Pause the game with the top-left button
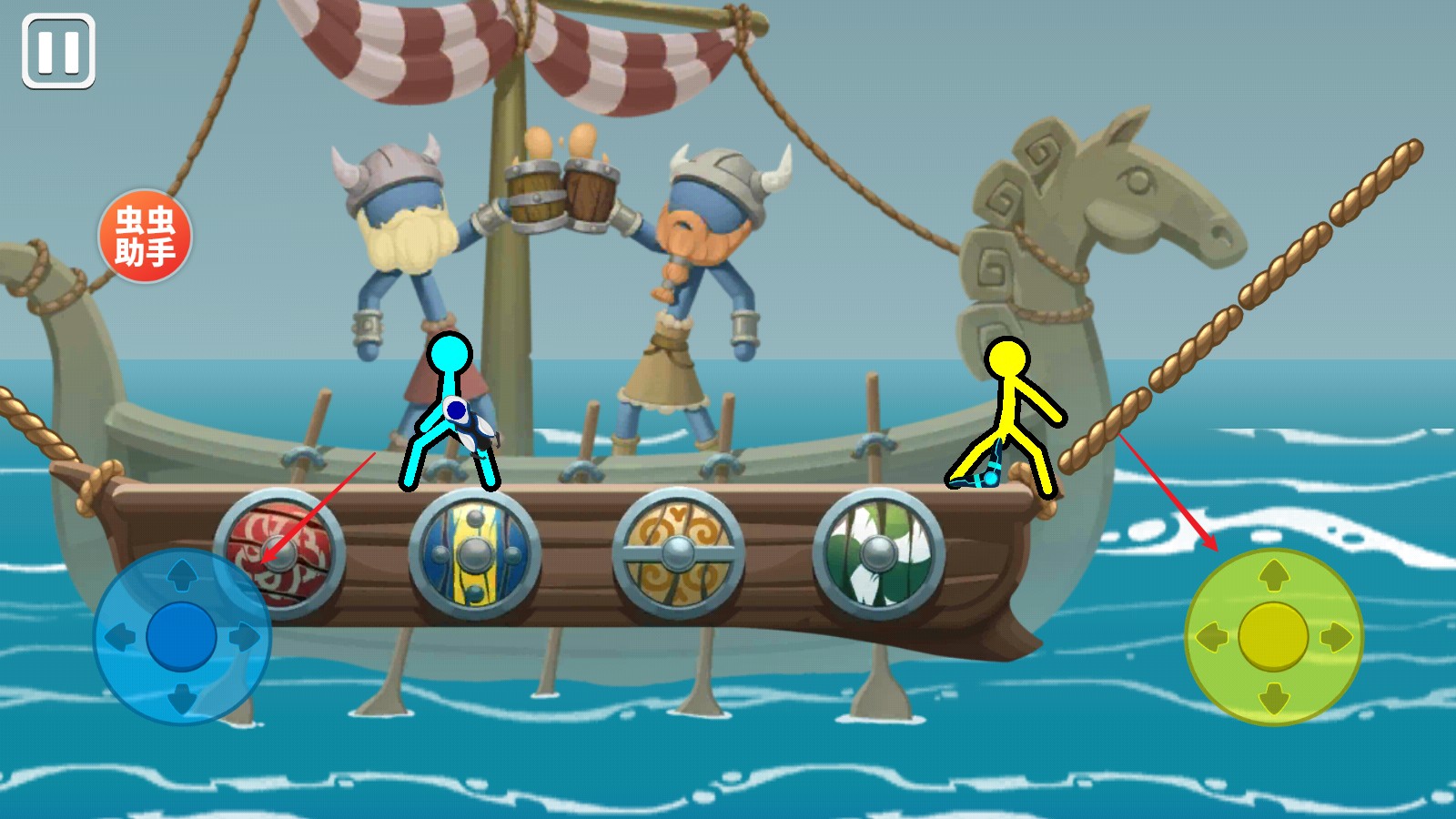Screen dimensions: 1456x819 (x=58, y=51)
